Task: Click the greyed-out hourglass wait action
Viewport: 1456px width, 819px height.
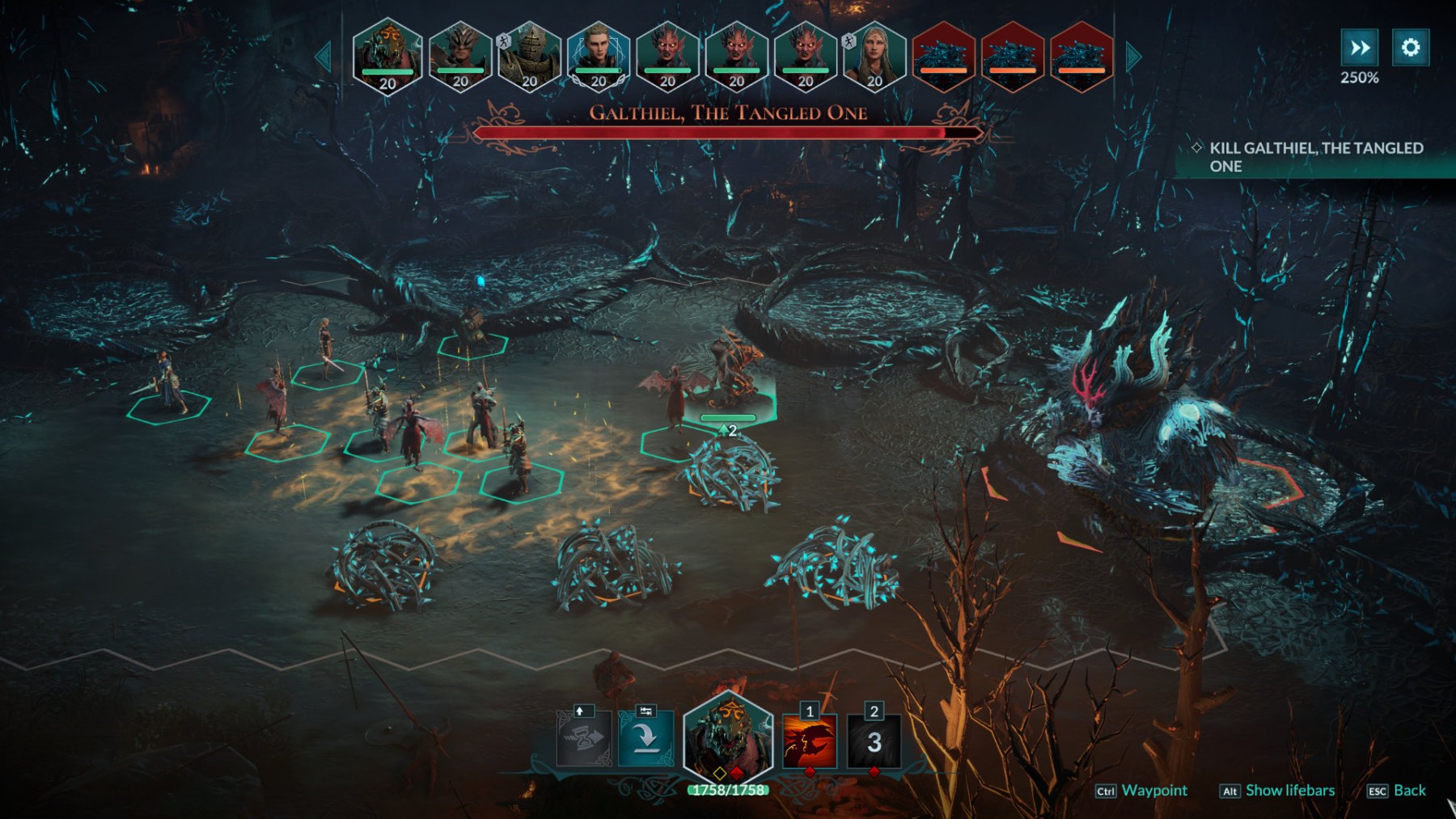Action: tap(584, 738)
